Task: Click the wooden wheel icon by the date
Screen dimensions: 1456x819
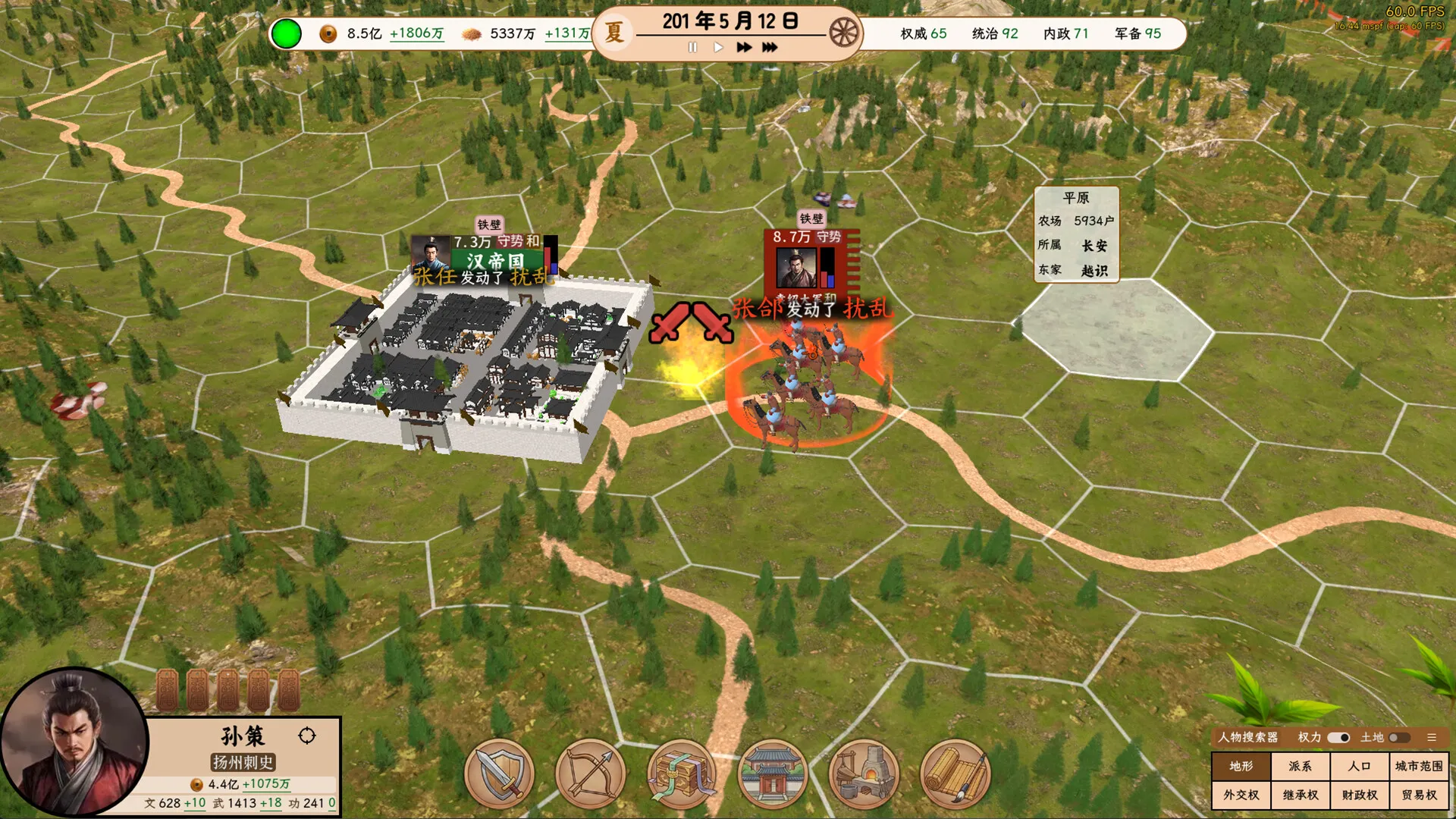Action: tap(843, 33)
